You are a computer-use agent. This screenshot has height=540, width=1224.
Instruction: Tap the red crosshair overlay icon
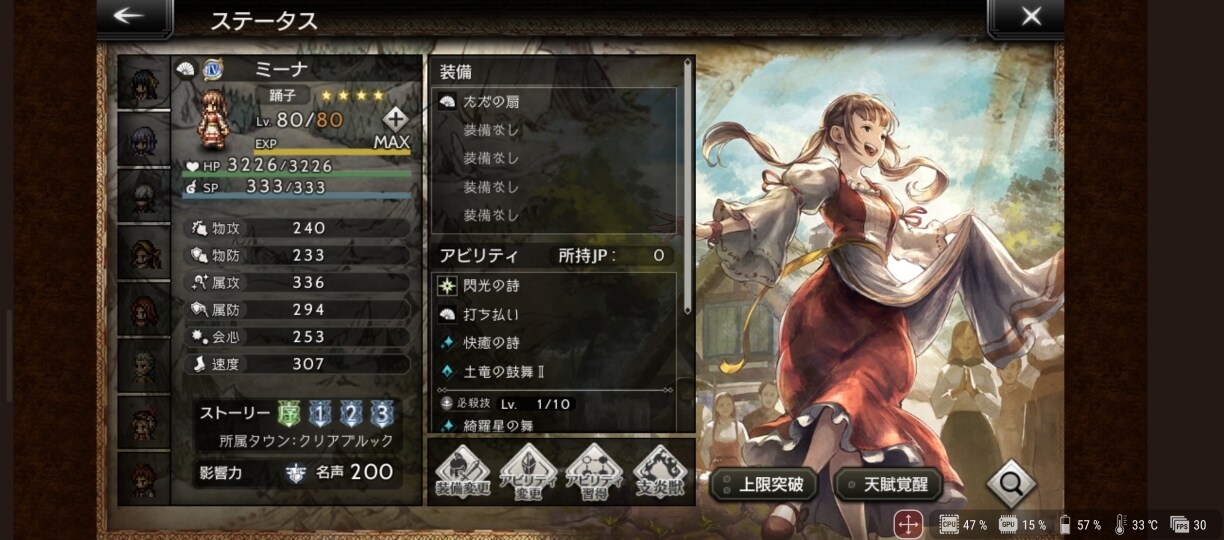(x=908, y=524)
